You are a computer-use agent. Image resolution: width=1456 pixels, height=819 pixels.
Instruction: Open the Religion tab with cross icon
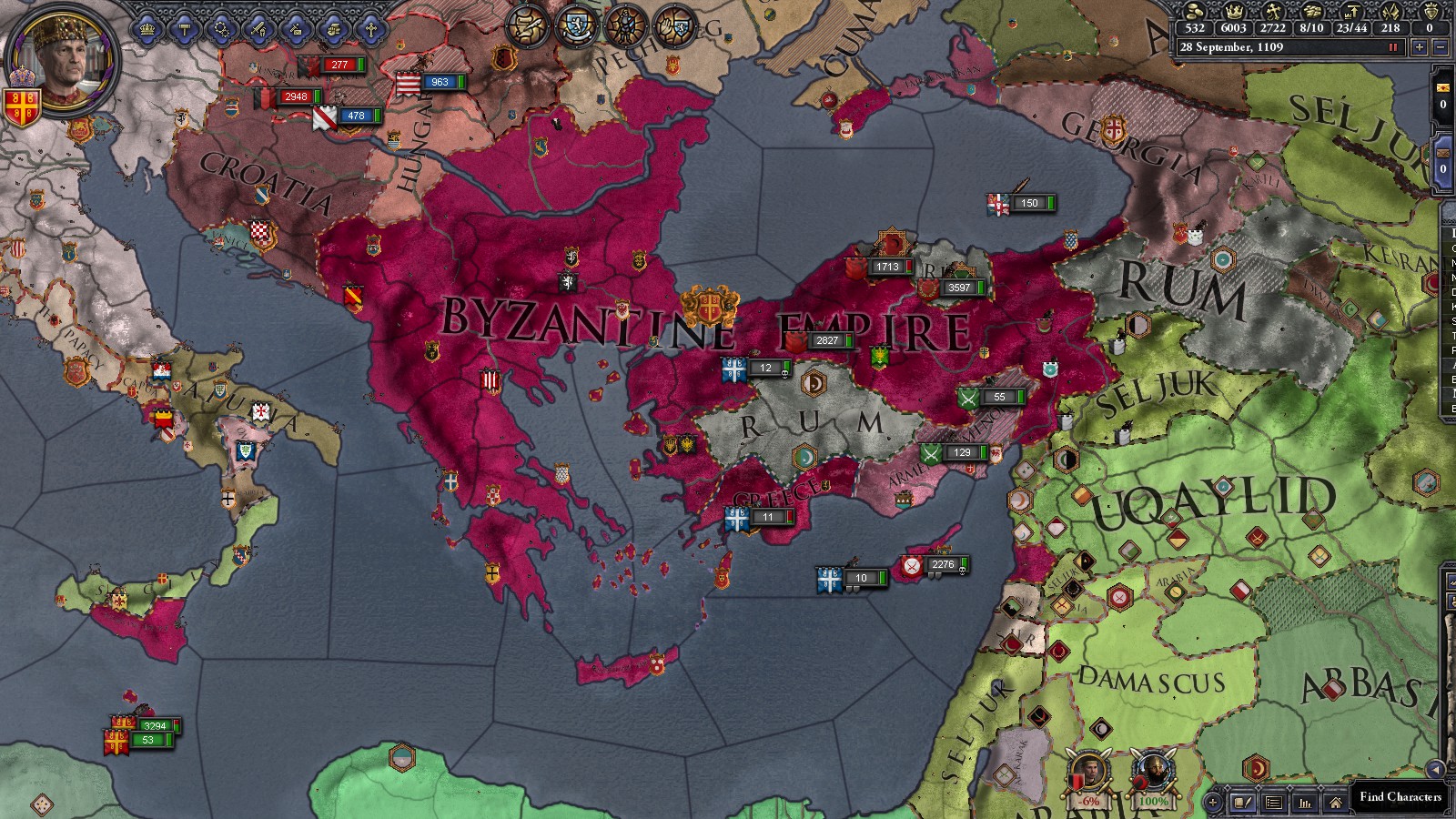coord(370,29)
